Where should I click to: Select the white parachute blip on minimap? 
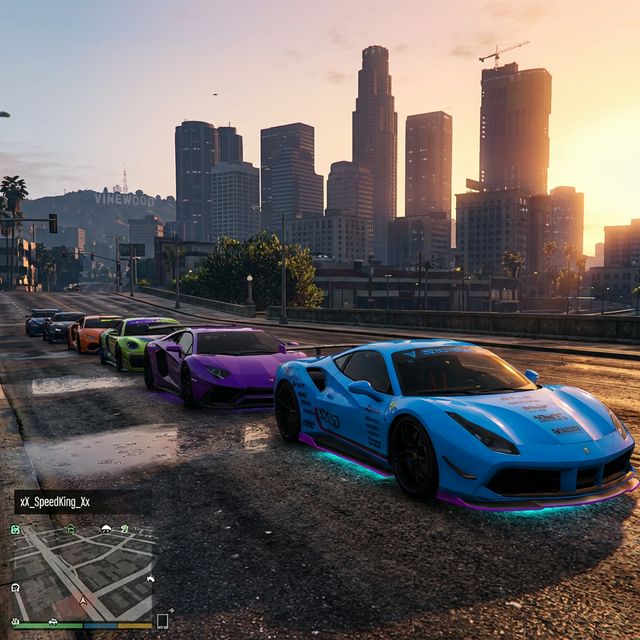tap(106, 528)
